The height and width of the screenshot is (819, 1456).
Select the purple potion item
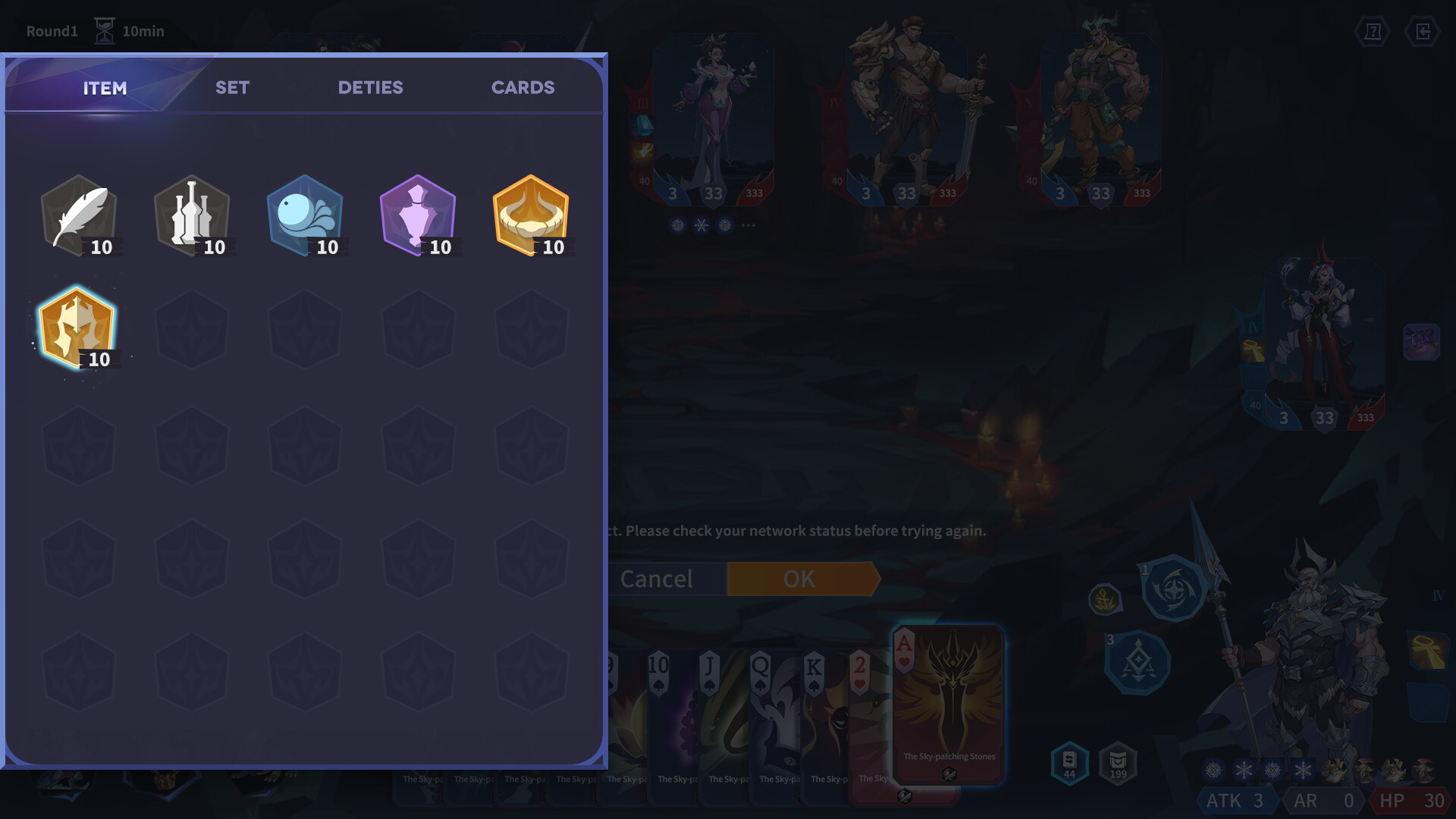(418, 215)
